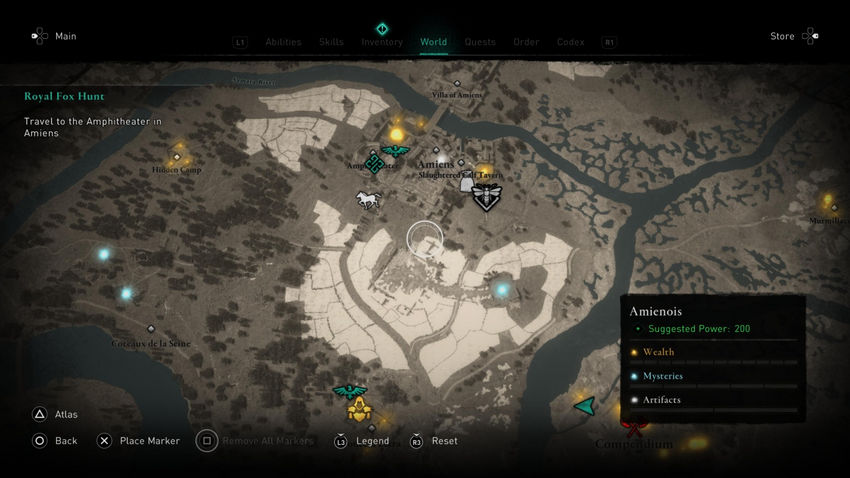Select the teal player arrow on the map

(x=584, y=406)
